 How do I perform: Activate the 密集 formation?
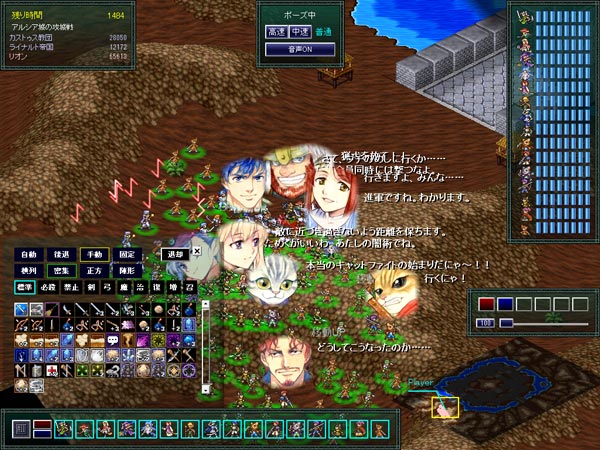point(62,271)
